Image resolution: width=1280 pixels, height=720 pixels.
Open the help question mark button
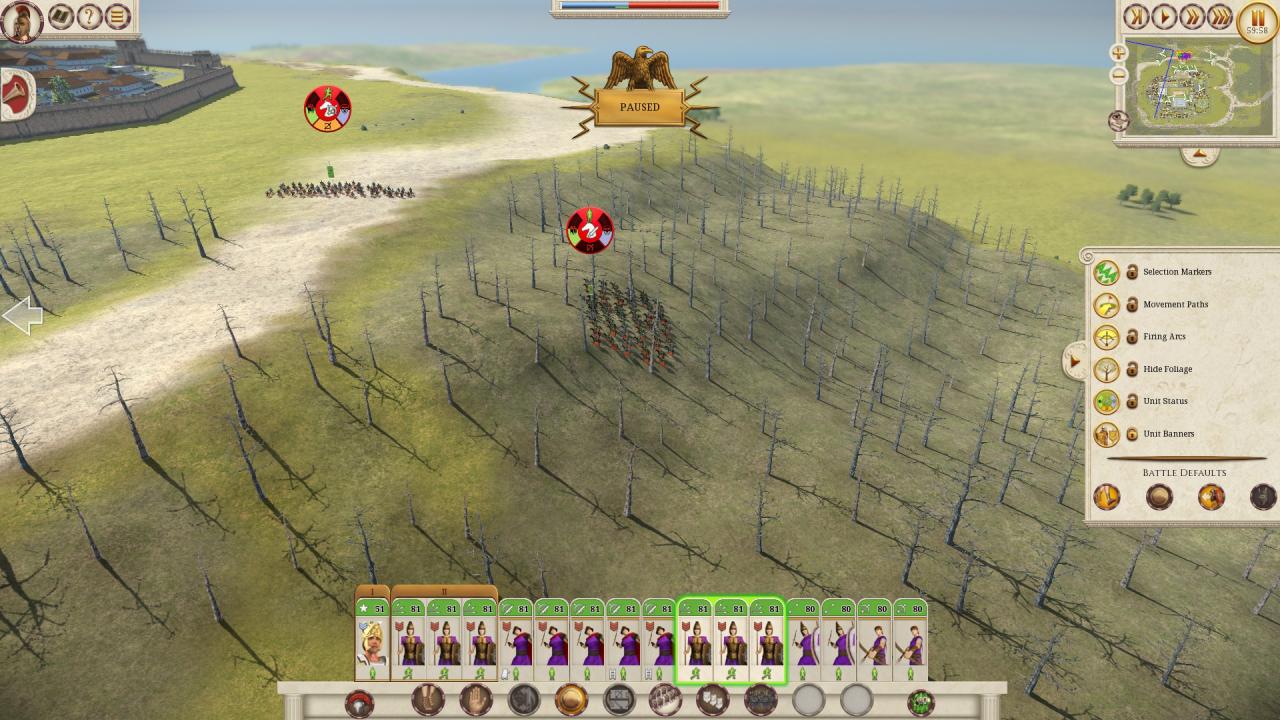[x=90, y=16]
